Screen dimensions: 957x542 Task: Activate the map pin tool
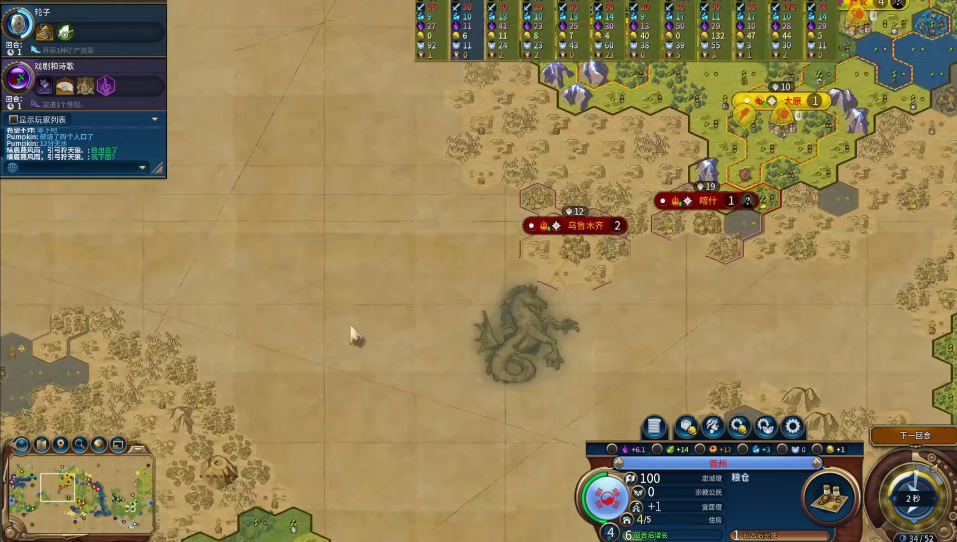point(61,444)
